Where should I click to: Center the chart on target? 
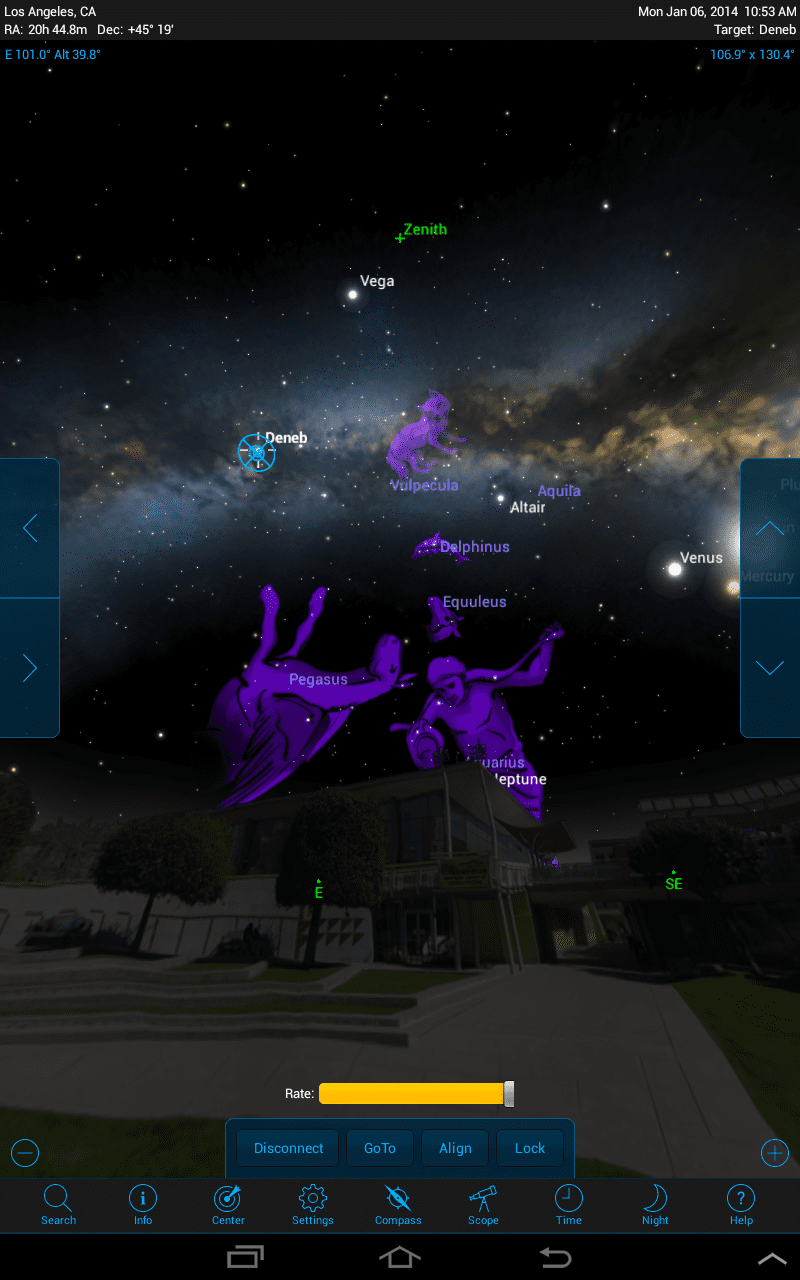pos(228,1204)
